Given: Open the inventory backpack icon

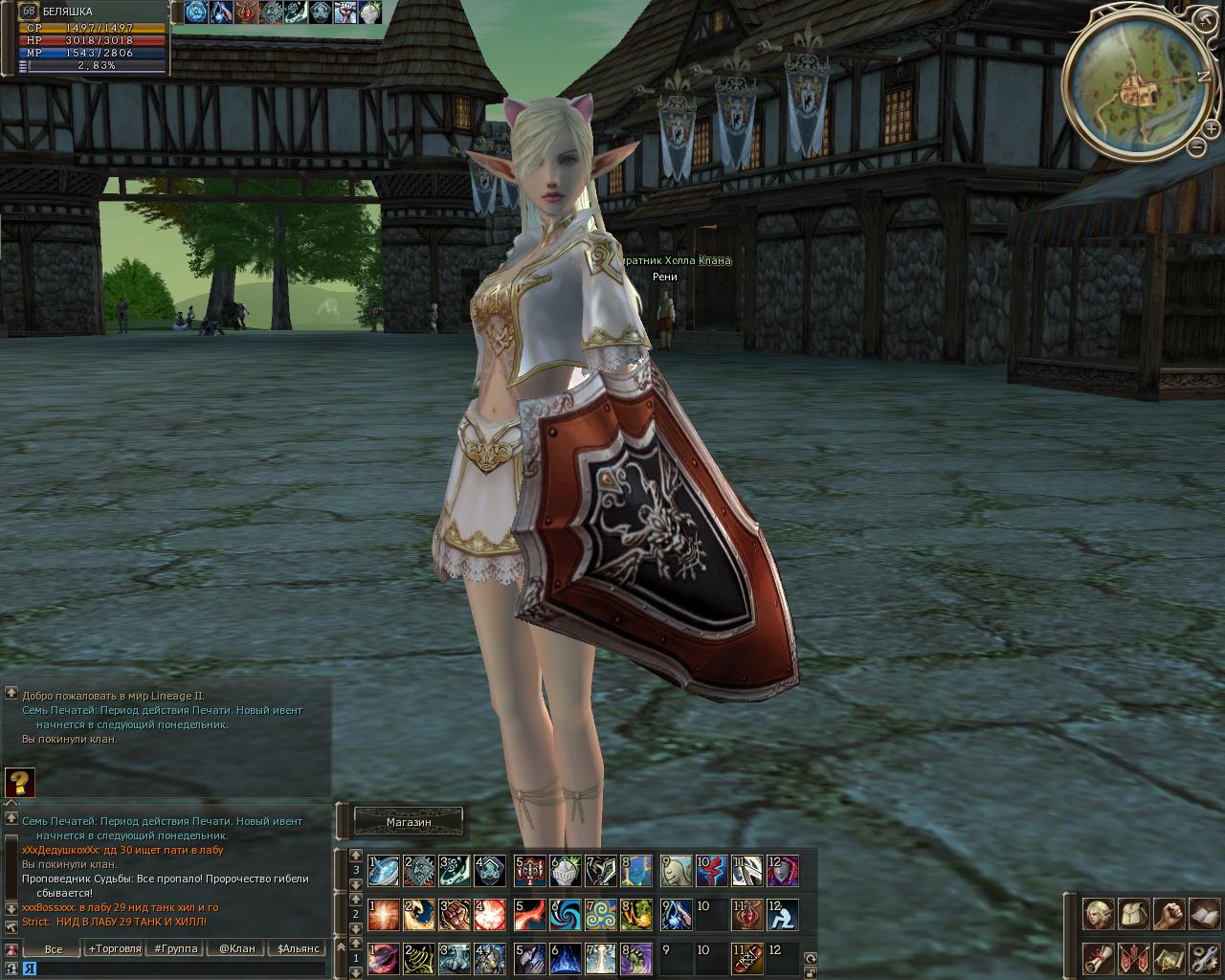Looking at the screenshot, I should [1133, 913].
